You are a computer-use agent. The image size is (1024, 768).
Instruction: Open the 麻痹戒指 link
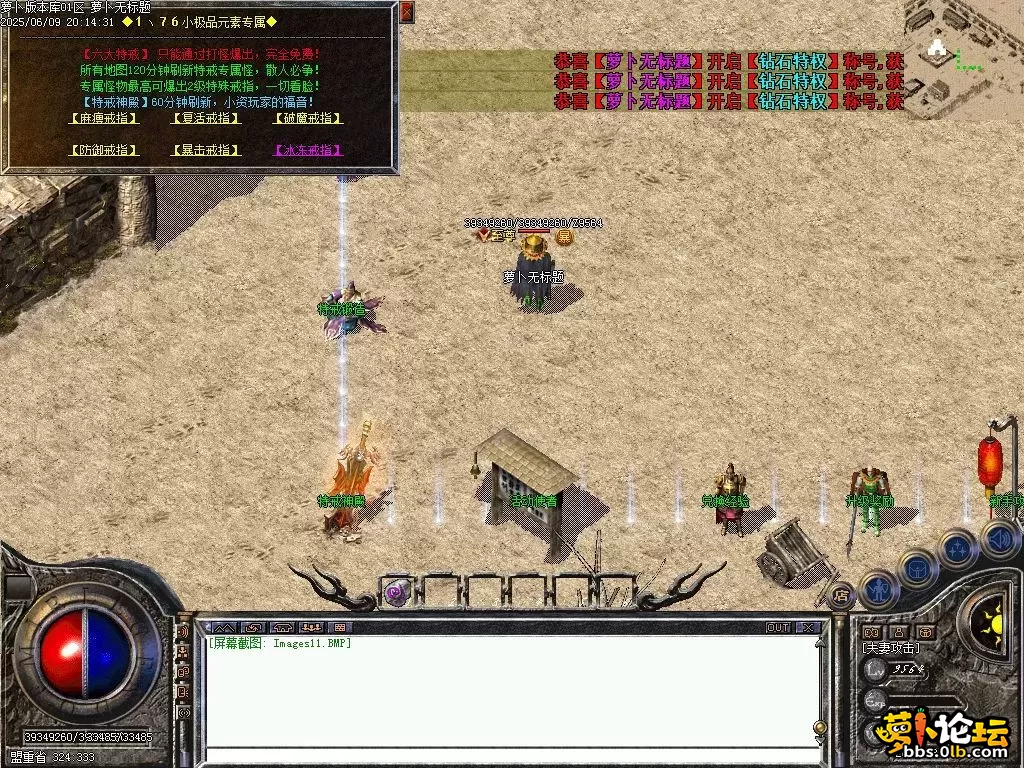pos(103,118)
